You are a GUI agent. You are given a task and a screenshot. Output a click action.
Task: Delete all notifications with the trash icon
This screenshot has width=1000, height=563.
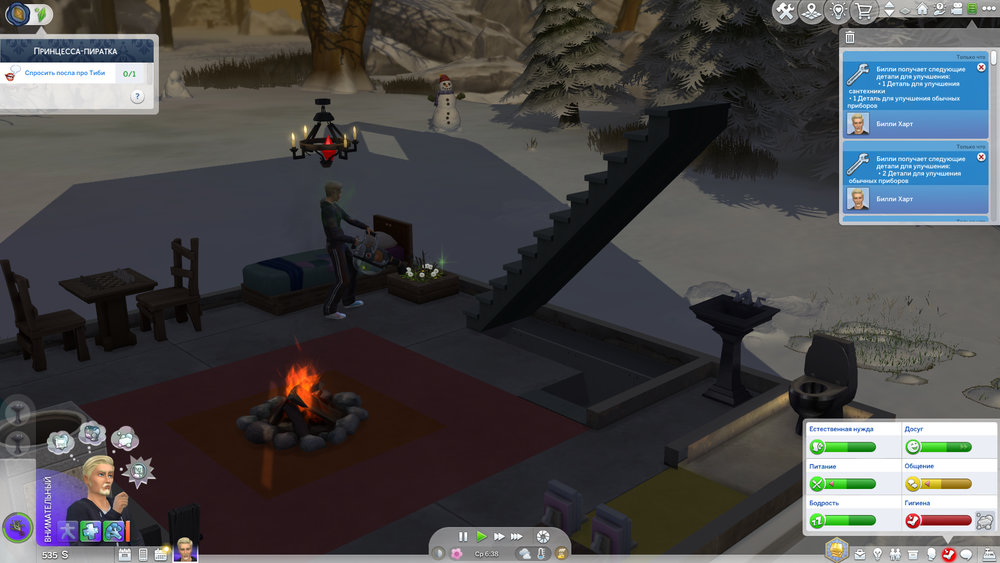point(850,37)
